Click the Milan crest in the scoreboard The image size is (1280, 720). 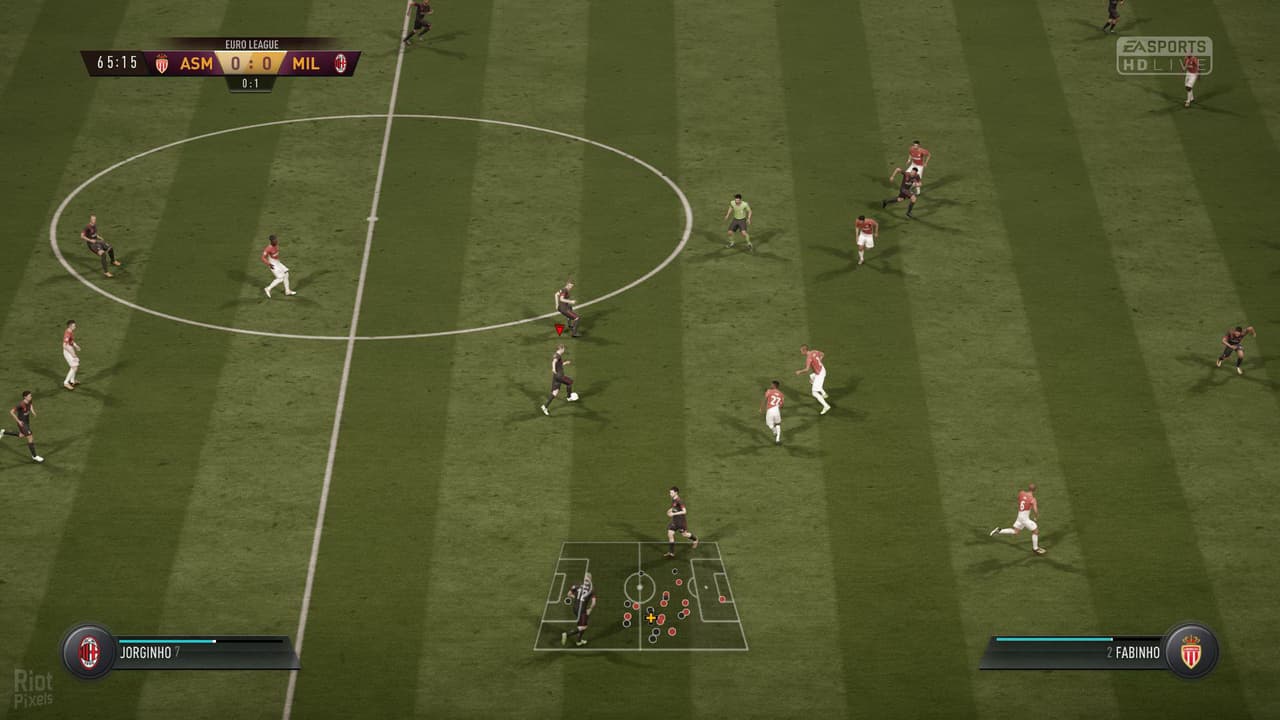click(x=340, y=64)
